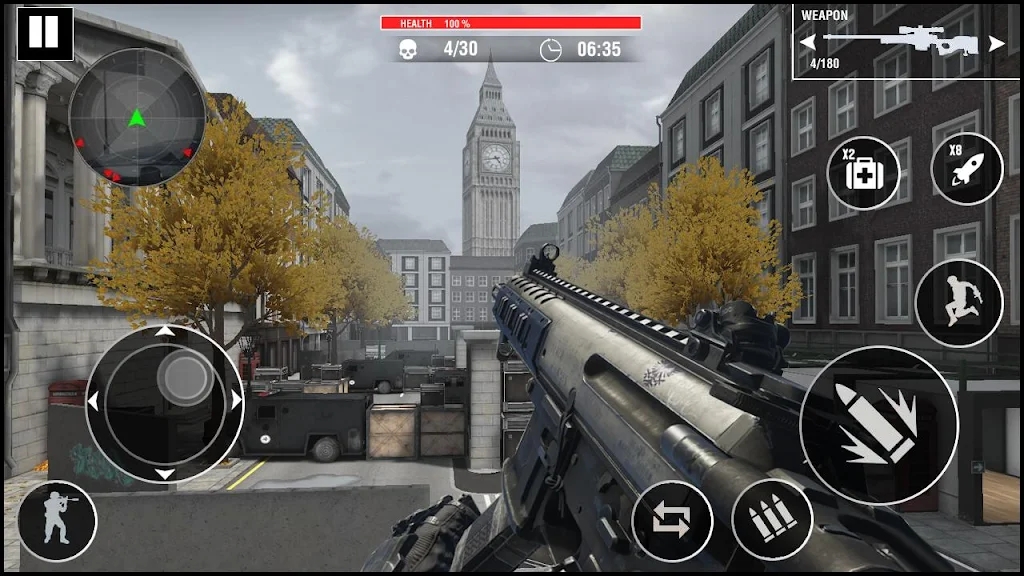Screen dimensions: 1024x576
Task: Pause the game with the pause button
Action: [x=45, y=33]
